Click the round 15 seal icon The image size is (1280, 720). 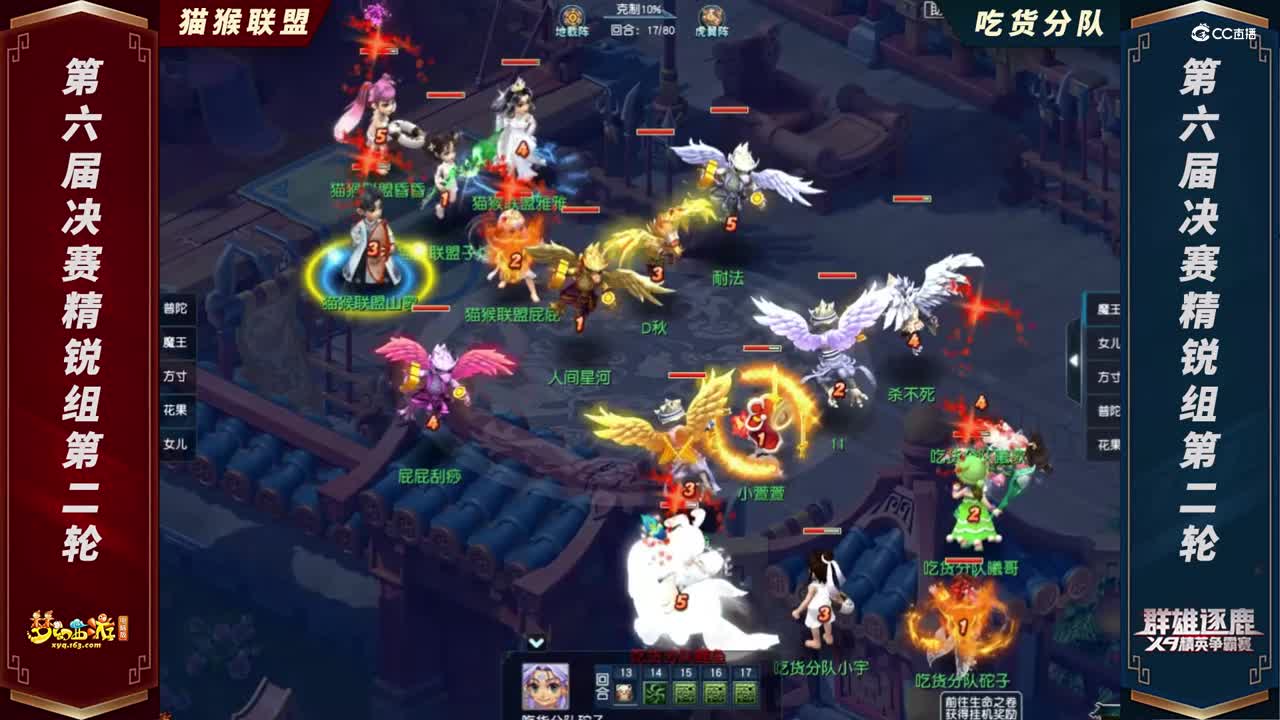[688, 693]
